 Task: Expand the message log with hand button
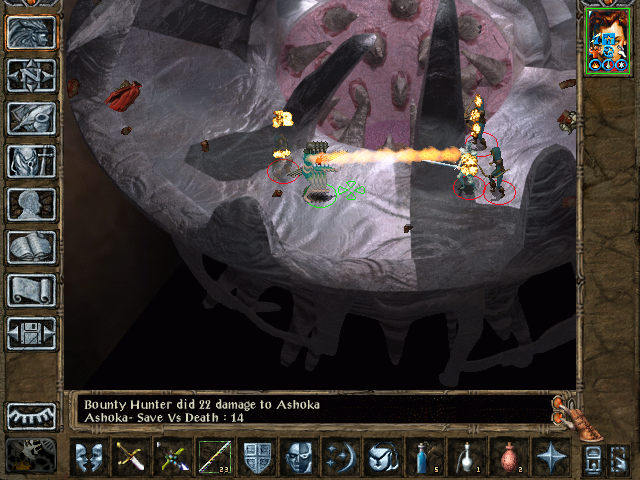click(566, 410)
